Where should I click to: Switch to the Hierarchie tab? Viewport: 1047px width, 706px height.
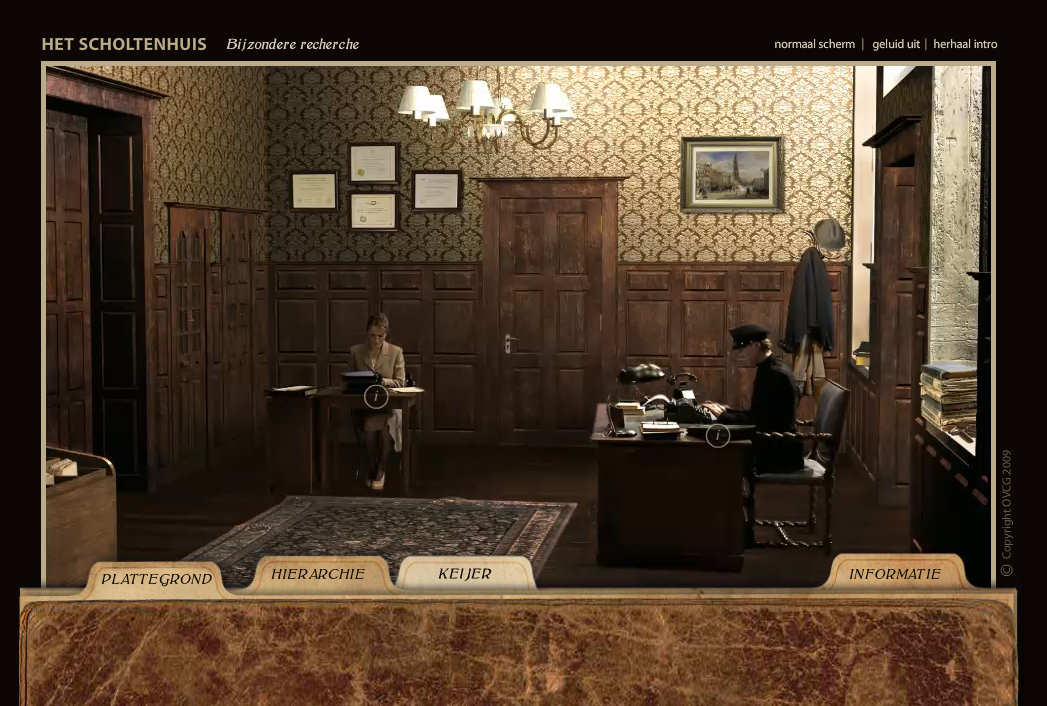coord(318,574)
